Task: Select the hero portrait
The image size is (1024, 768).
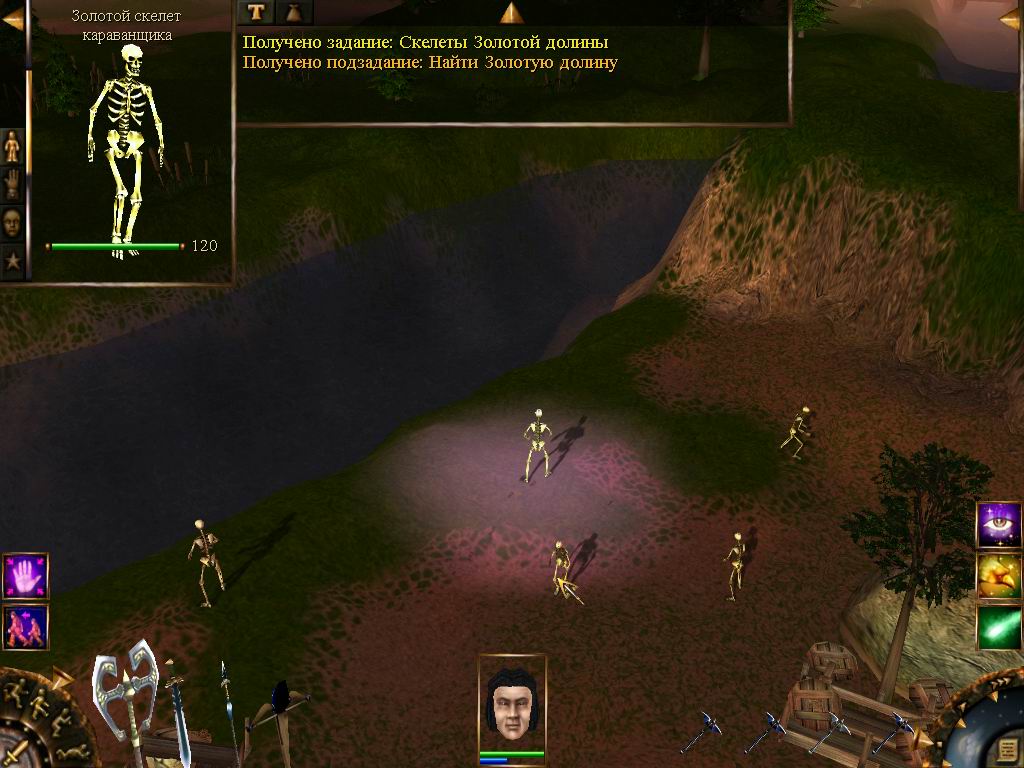Action: coord(512,700)
